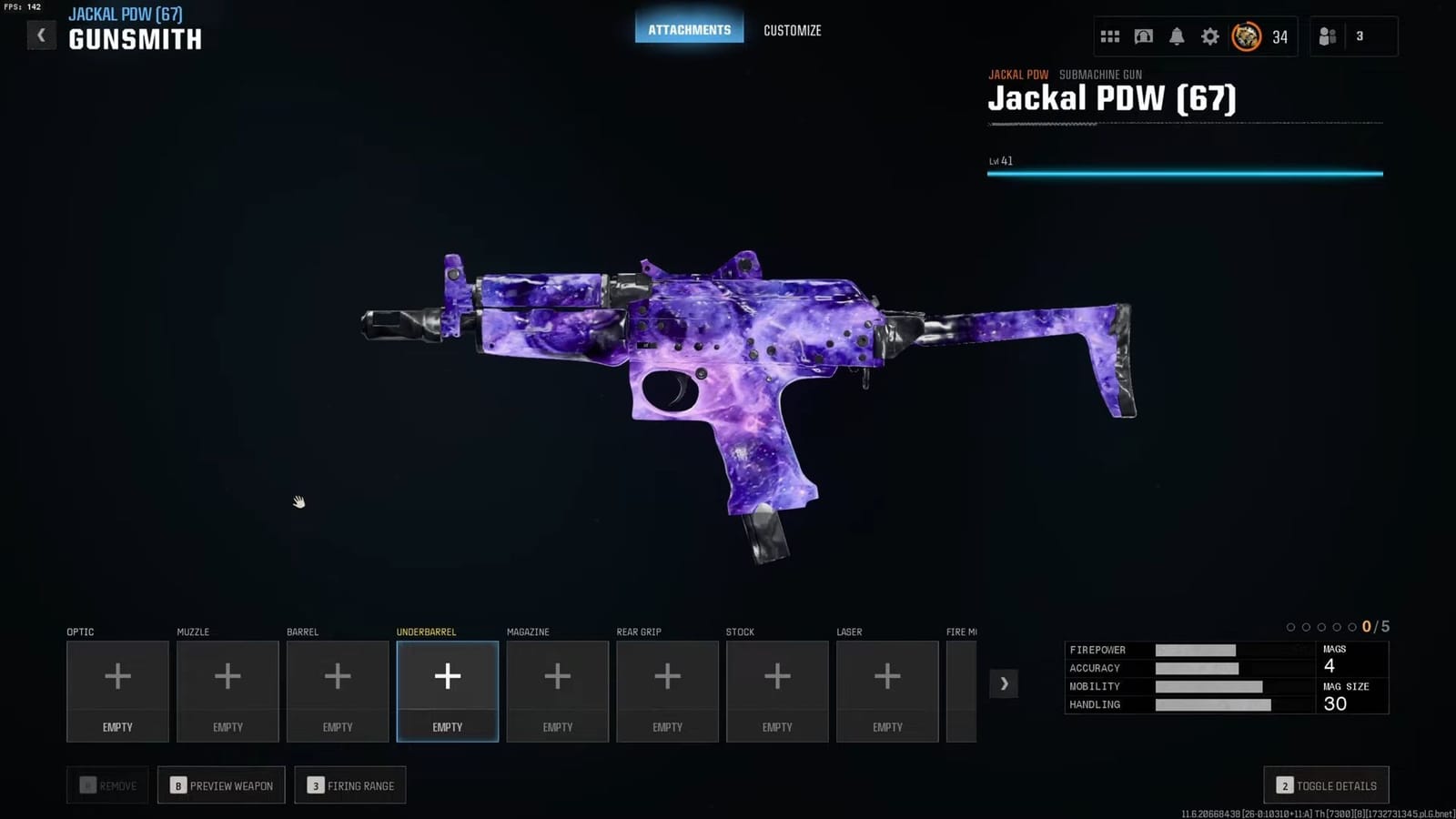Open the Underbarrel attachment options
Image resolution: width=1456 pixels, height=819 pixels.
tap(447, 690)
